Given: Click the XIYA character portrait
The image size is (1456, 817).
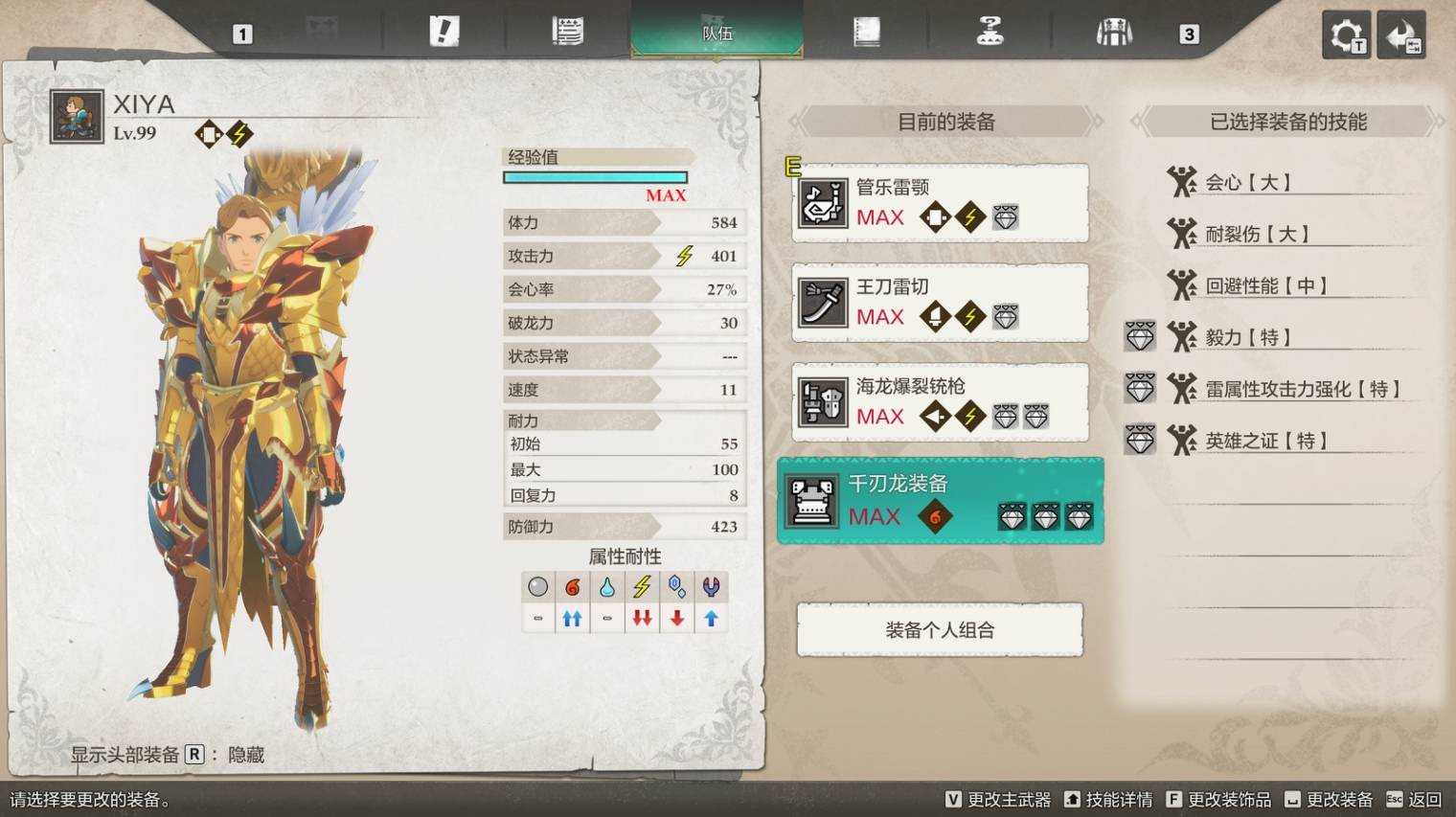Looking at the screenshot, I should [x=77, y=117].
